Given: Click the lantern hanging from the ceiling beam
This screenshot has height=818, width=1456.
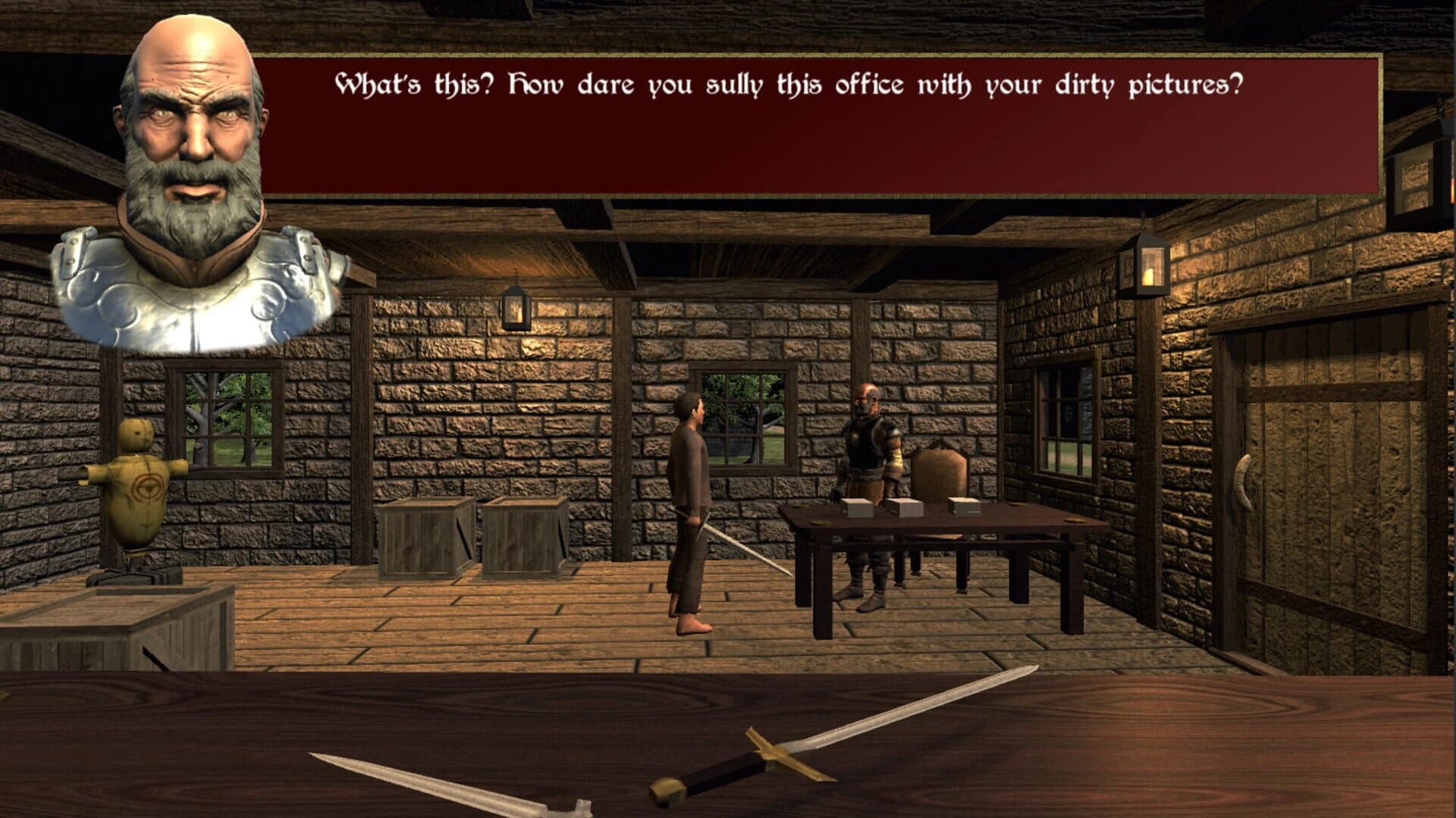Looking at the screenshot, I should [x=518, y=307].
